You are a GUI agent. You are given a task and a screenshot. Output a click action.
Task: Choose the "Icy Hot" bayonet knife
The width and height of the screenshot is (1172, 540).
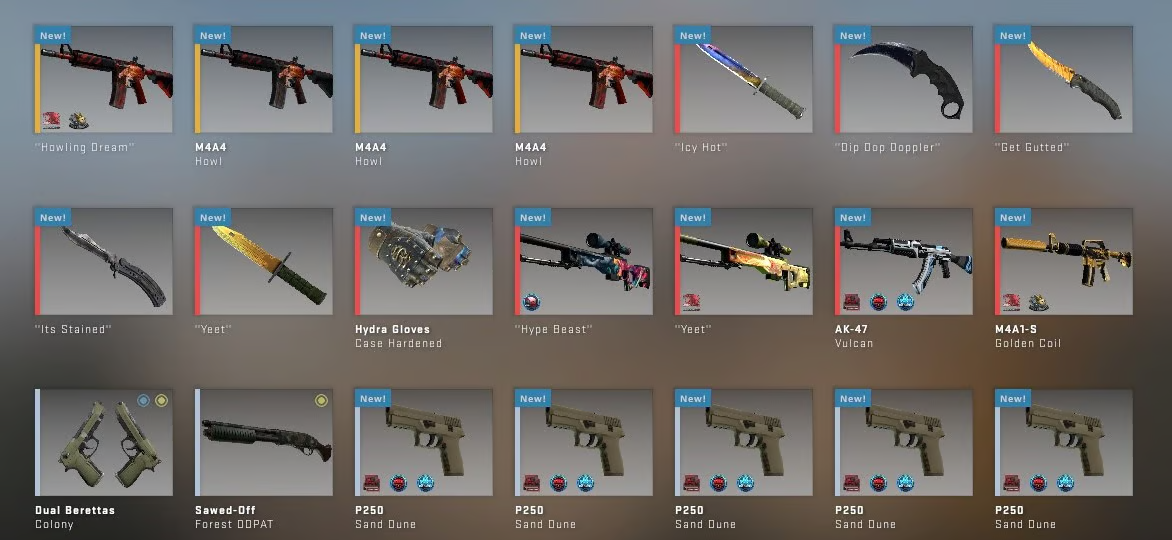pyautogui.click(x=744, y=80)
